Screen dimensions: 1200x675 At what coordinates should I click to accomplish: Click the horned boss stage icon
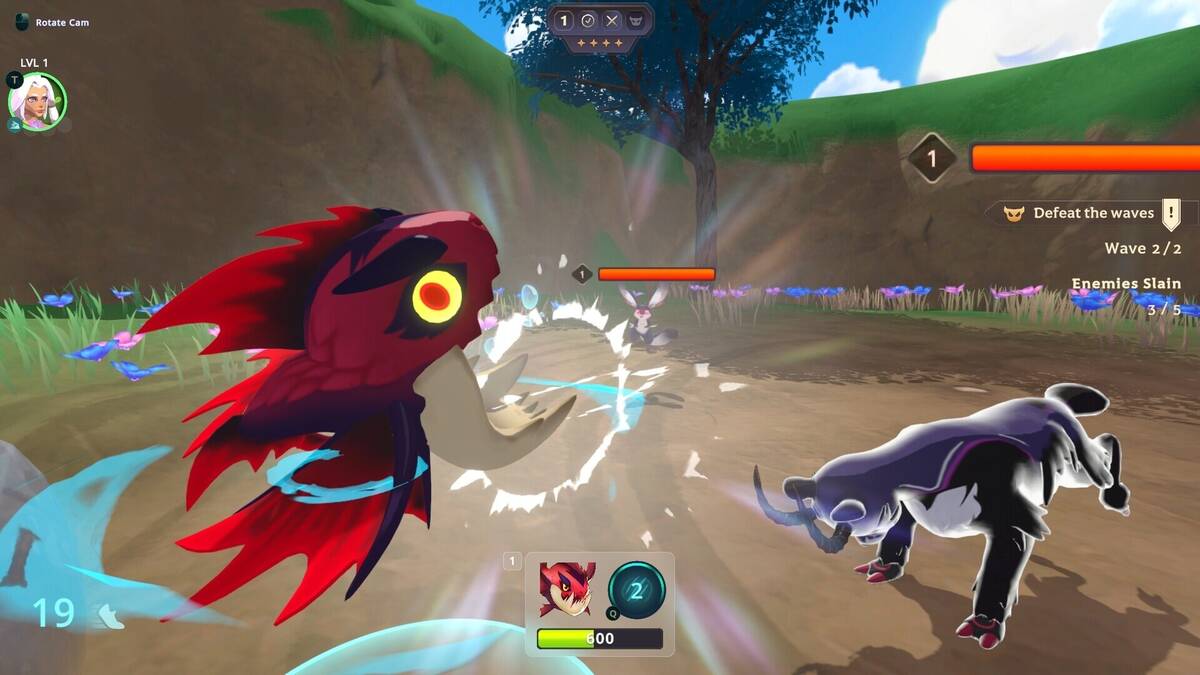[637, 20]
